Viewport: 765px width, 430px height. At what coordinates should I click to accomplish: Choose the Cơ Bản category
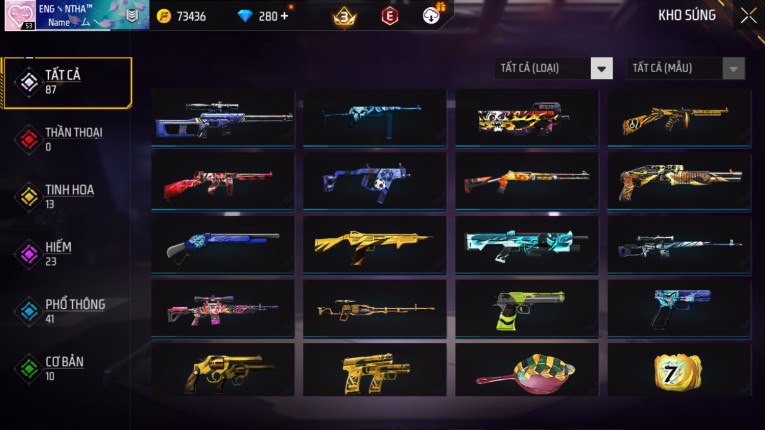(x=62, y=367)
